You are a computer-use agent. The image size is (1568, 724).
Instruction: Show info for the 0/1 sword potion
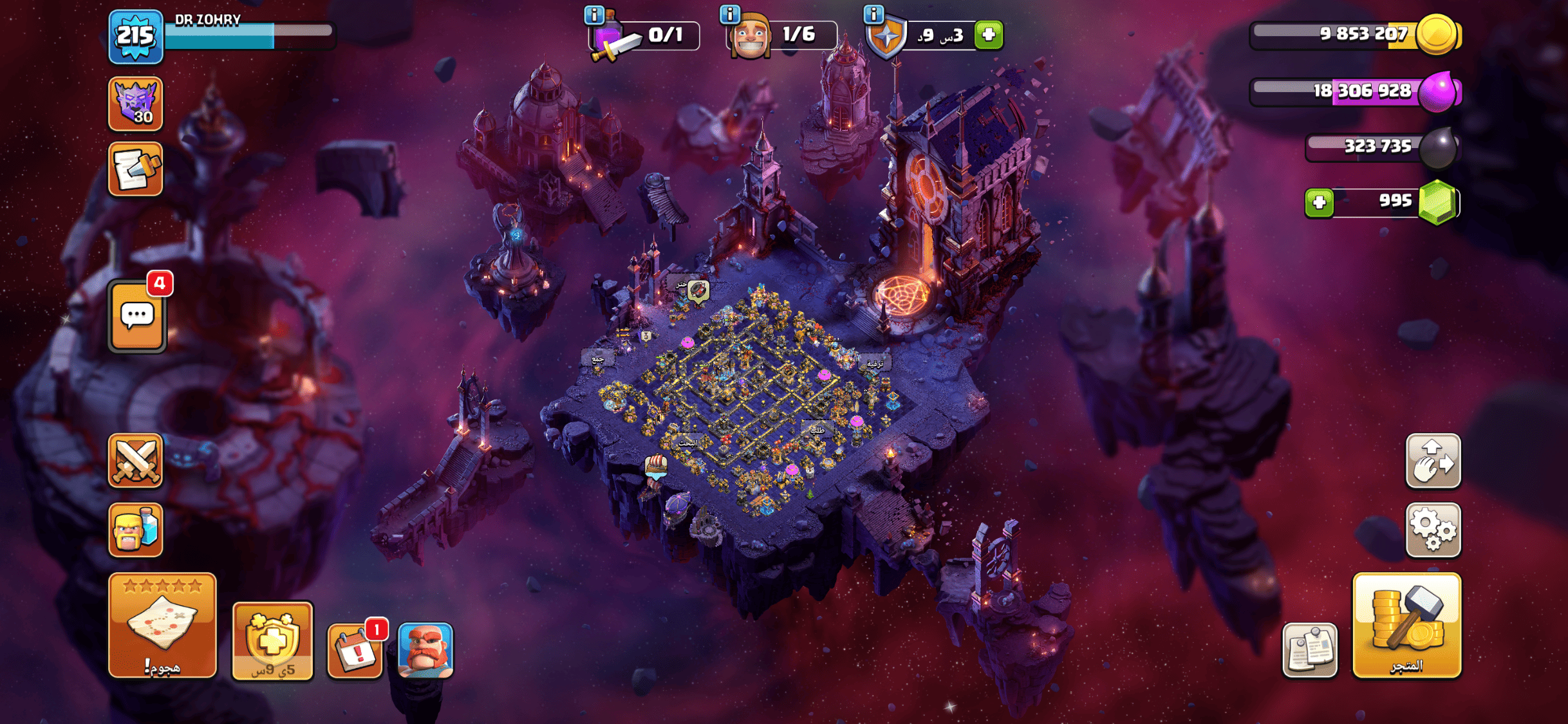click(x=593, y=14)
